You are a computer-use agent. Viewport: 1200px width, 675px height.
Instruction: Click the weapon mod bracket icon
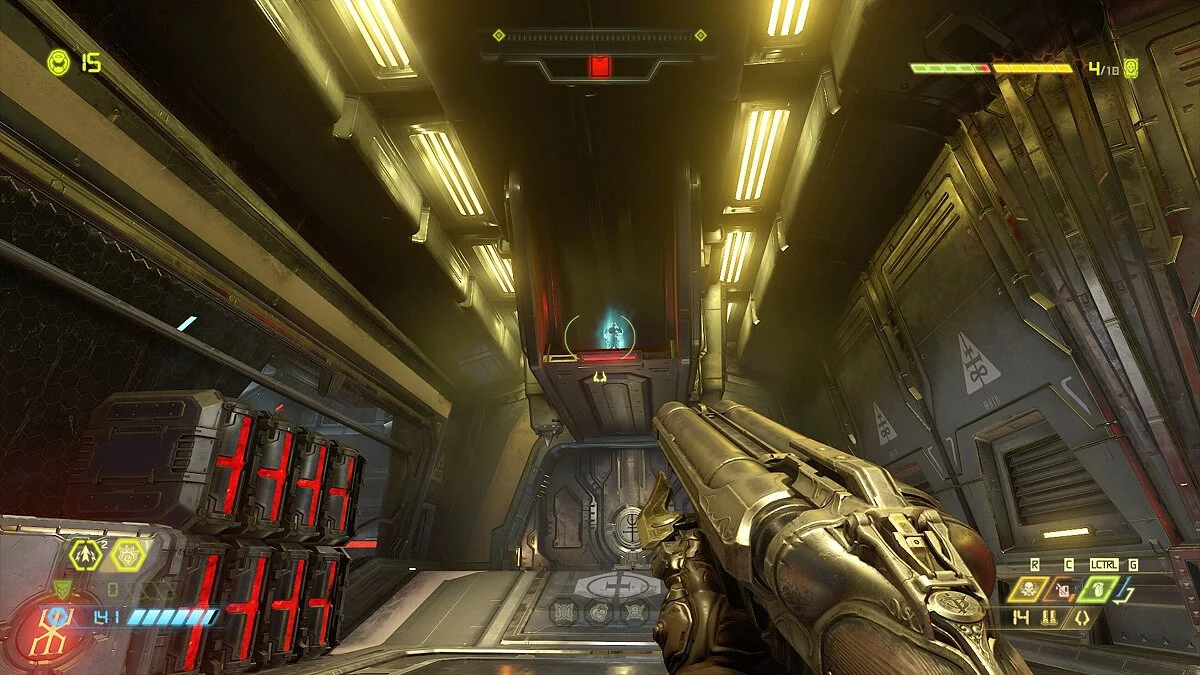tap(1083, 617)
